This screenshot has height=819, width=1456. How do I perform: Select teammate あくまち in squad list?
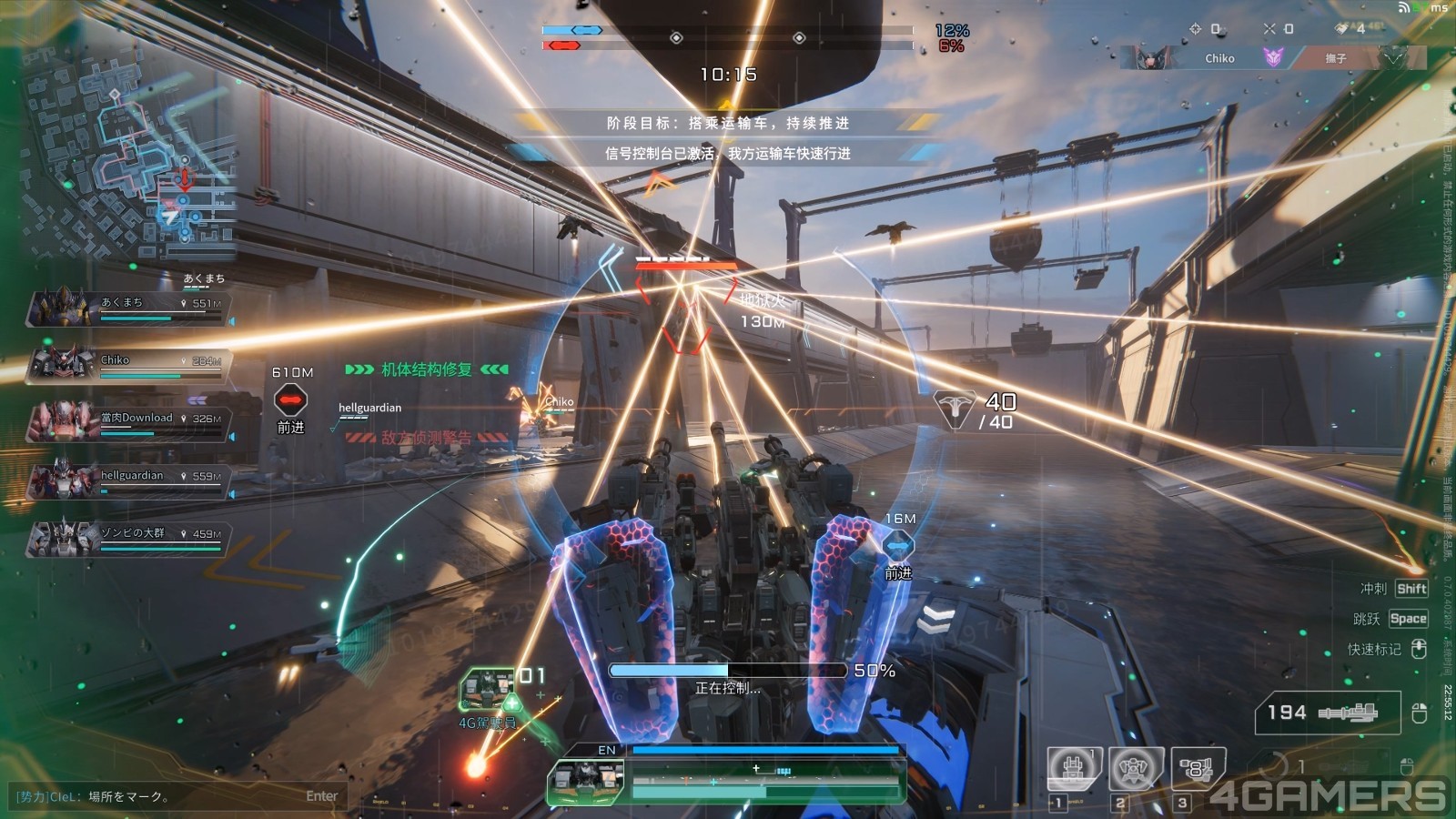point(127,308)
